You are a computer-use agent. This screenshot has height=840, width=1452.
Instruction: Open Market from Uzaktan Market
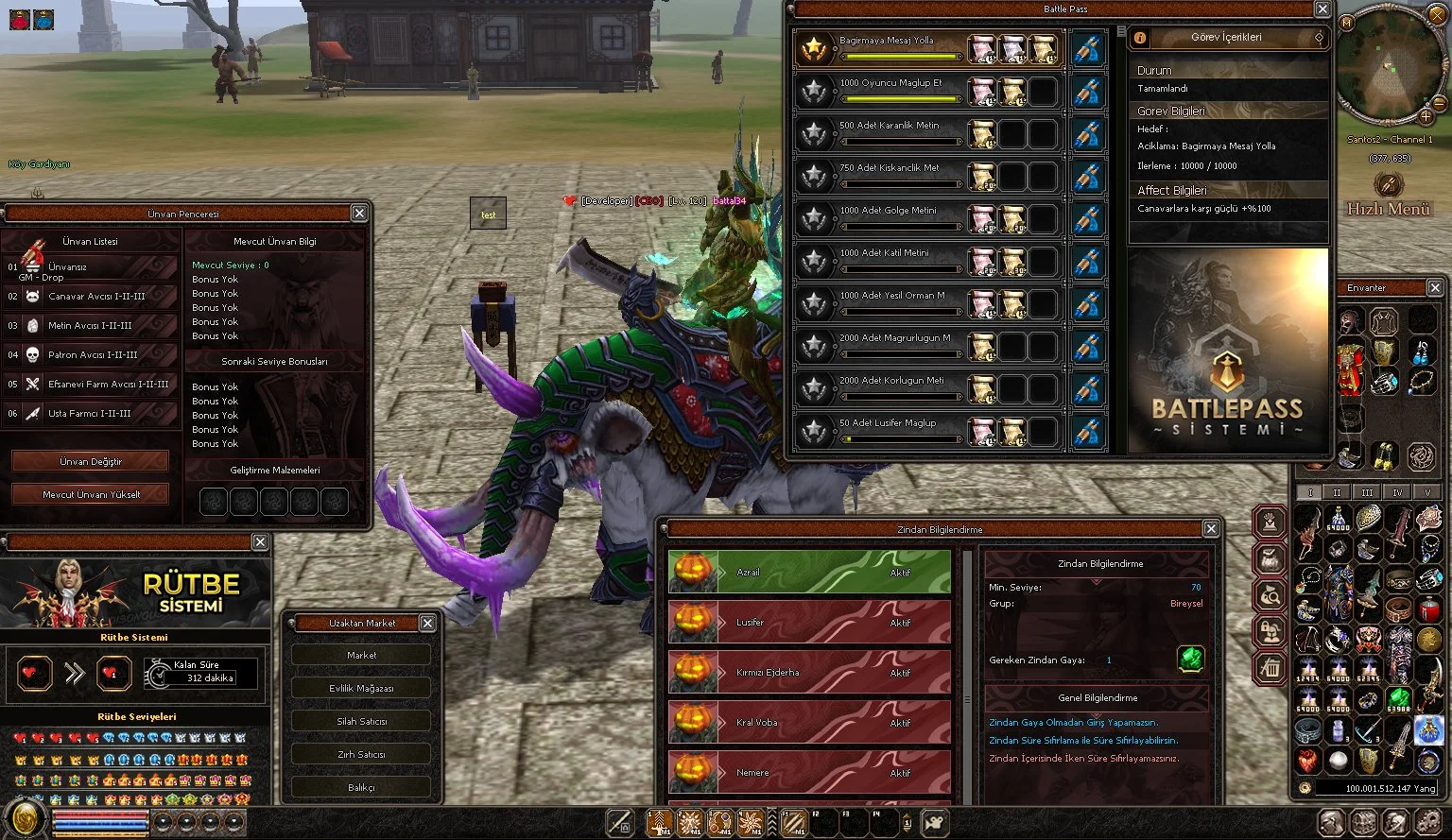point(361,655)
